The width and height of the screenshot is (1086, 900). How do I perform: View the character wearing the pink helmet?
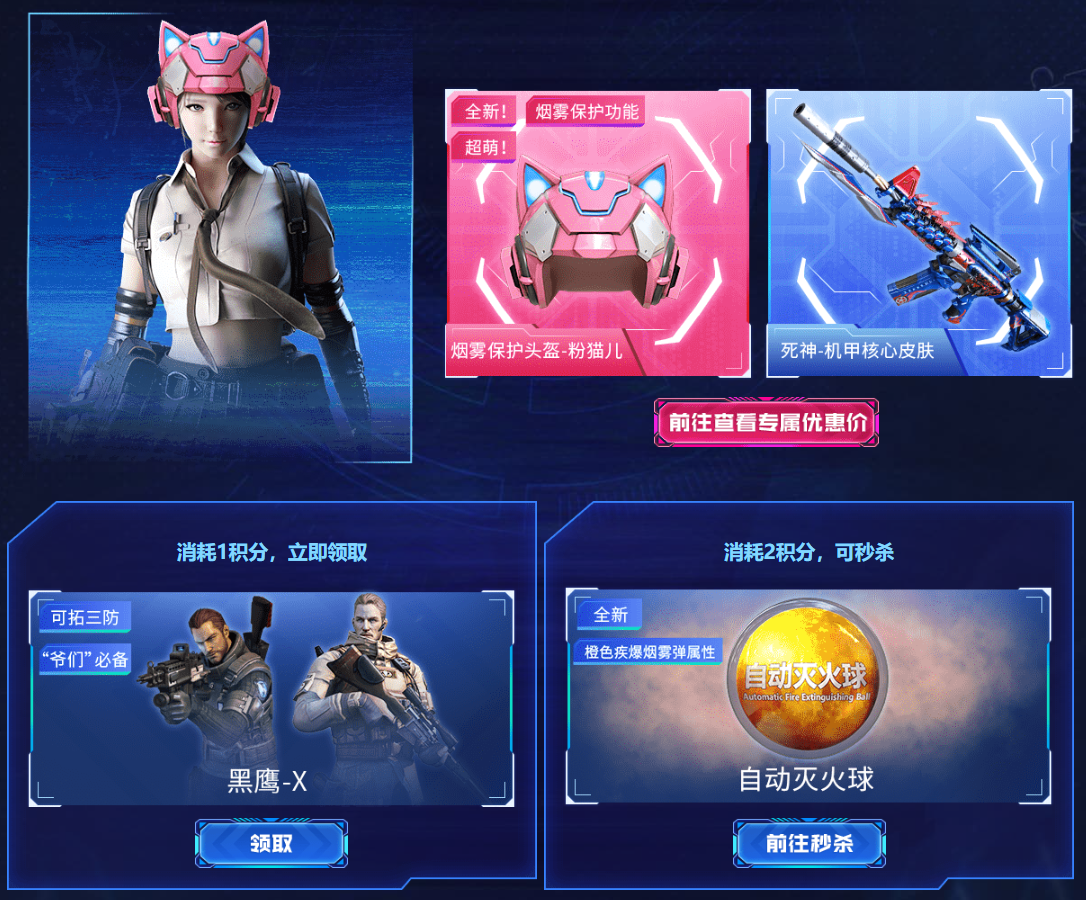[x=220, y=240]
